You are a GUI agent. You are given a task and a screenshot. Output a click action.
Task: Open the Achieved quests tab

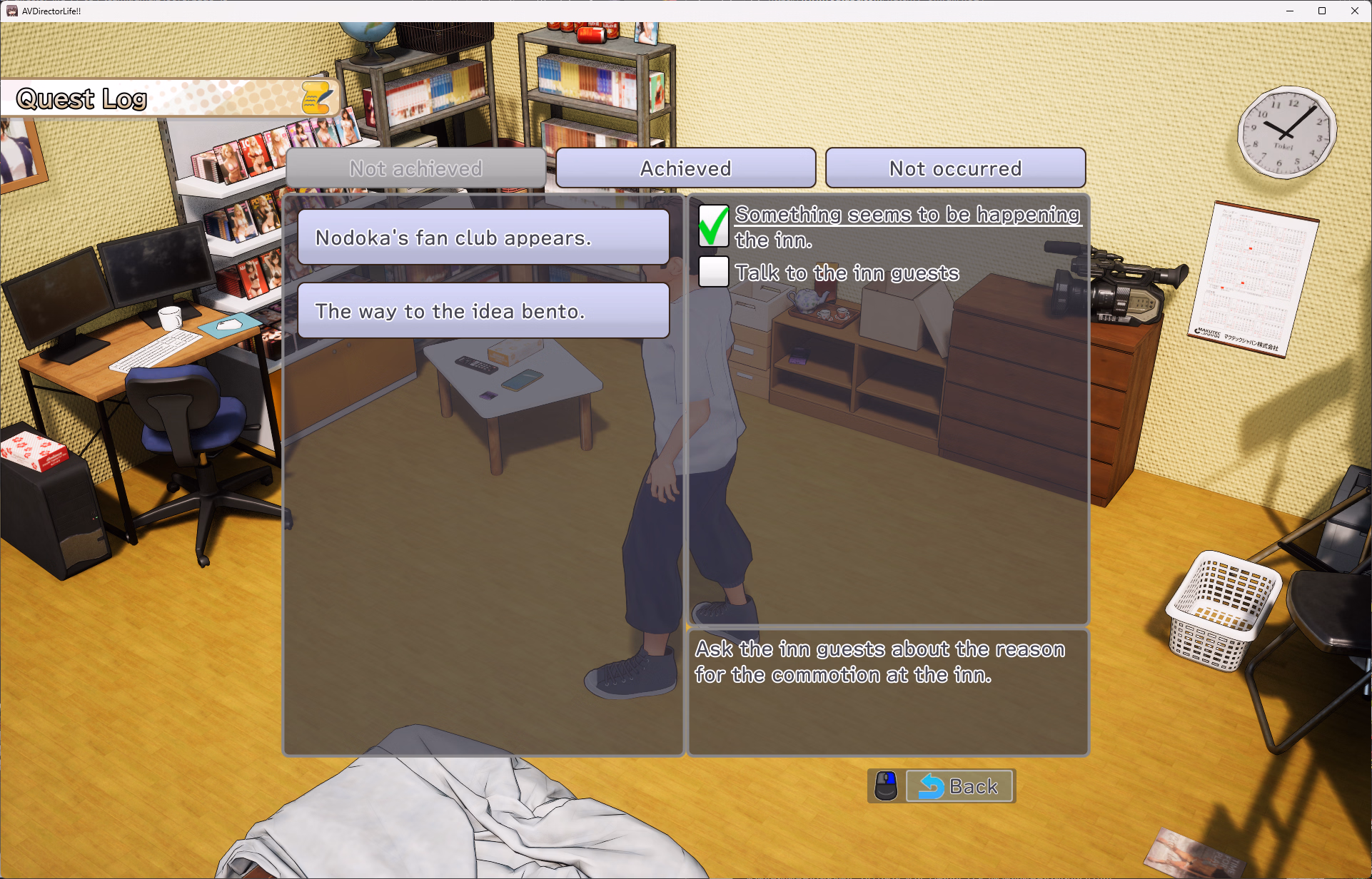(x=685, y=168)
